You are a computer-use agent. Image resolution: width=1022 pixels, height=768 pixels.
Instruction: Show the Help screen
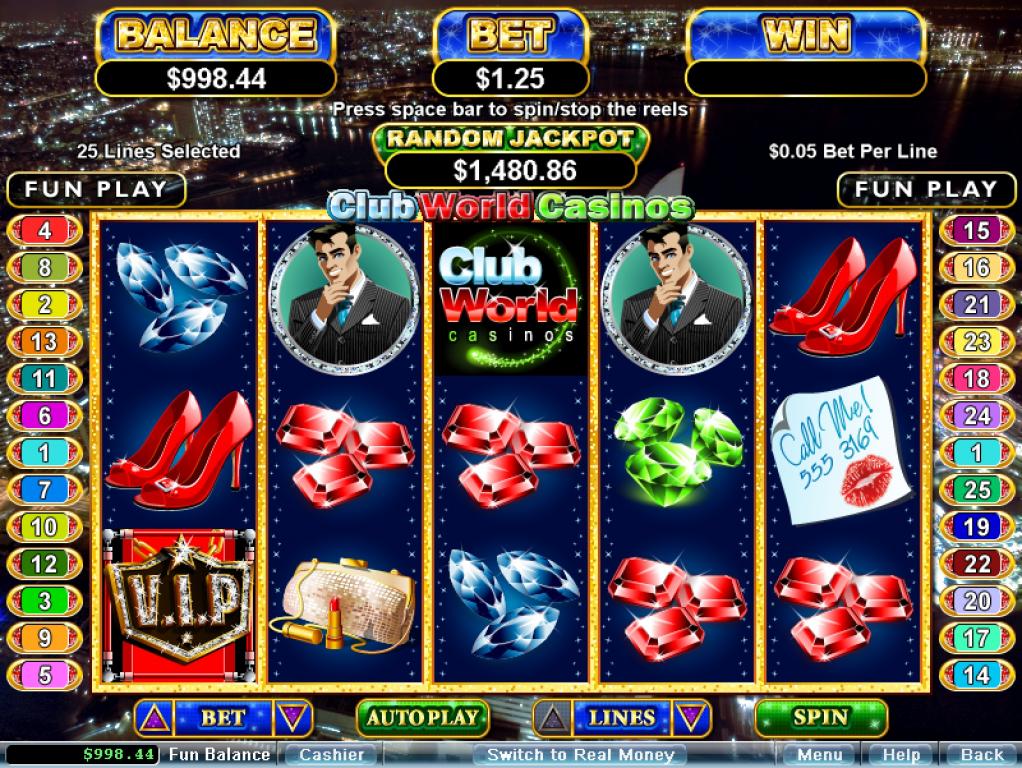(901, 755)
